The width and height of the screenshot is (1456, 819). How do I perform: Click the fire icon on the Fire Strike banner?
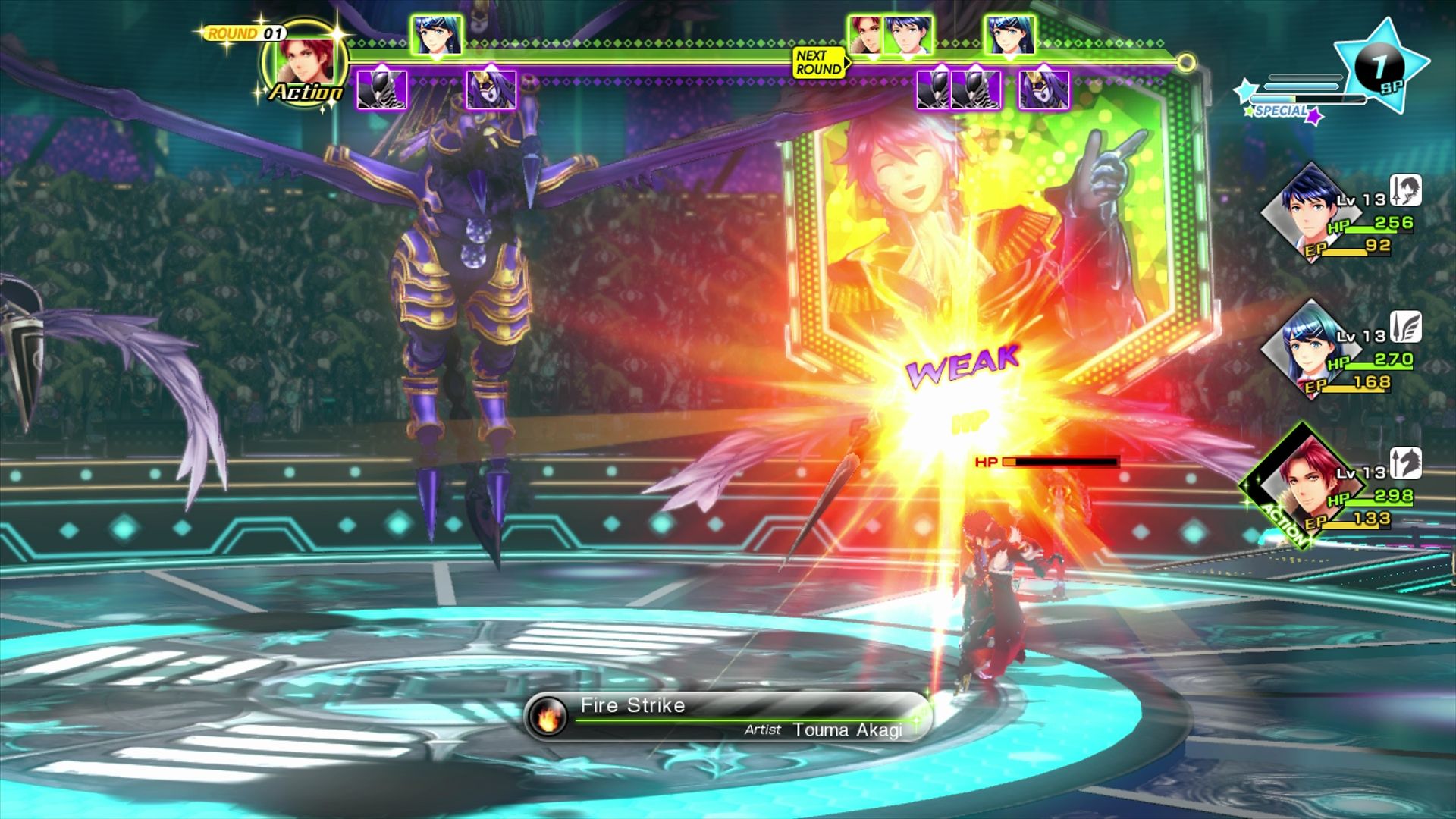pyautogui.click(x=548, y=716)
